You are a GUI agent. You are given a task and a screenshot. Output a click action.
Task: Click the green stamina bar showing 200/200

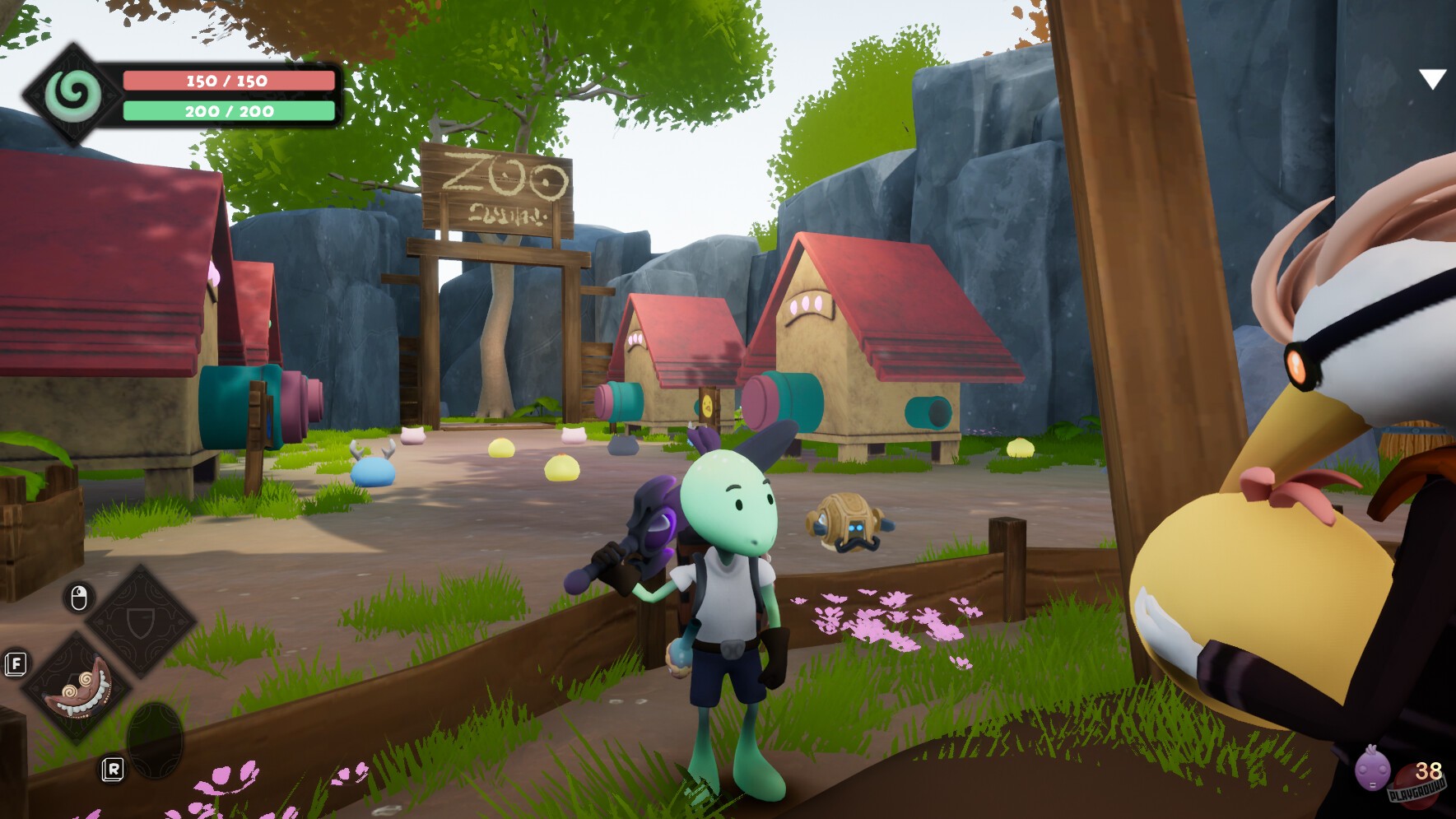(227, 112)
